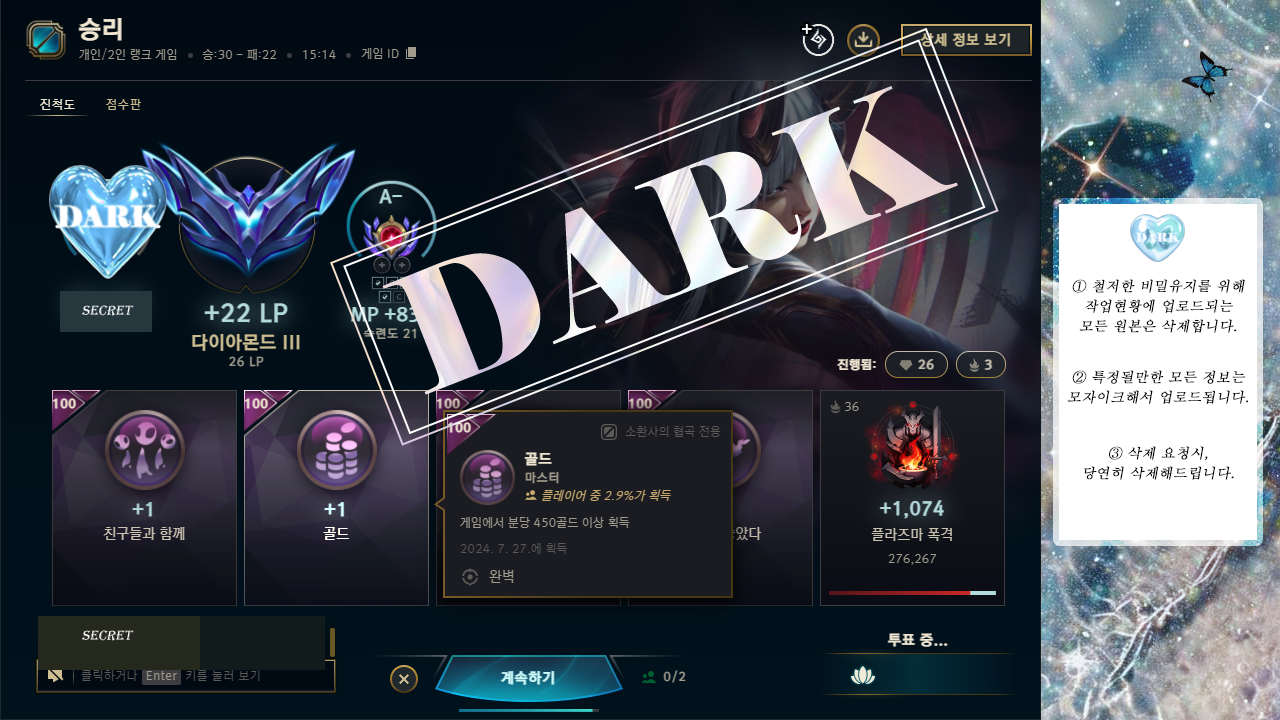The image size is (1280, 720).
Task: Toggle the left checkmark box under the mastery crest
Action: point(377,283)
